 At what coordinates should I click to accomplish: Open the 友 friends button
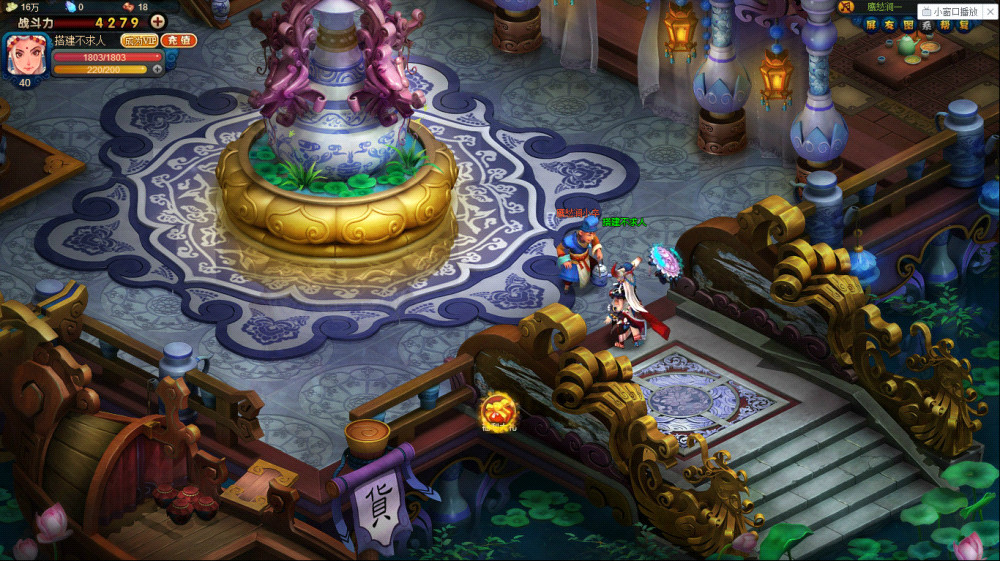click(891, 24)
